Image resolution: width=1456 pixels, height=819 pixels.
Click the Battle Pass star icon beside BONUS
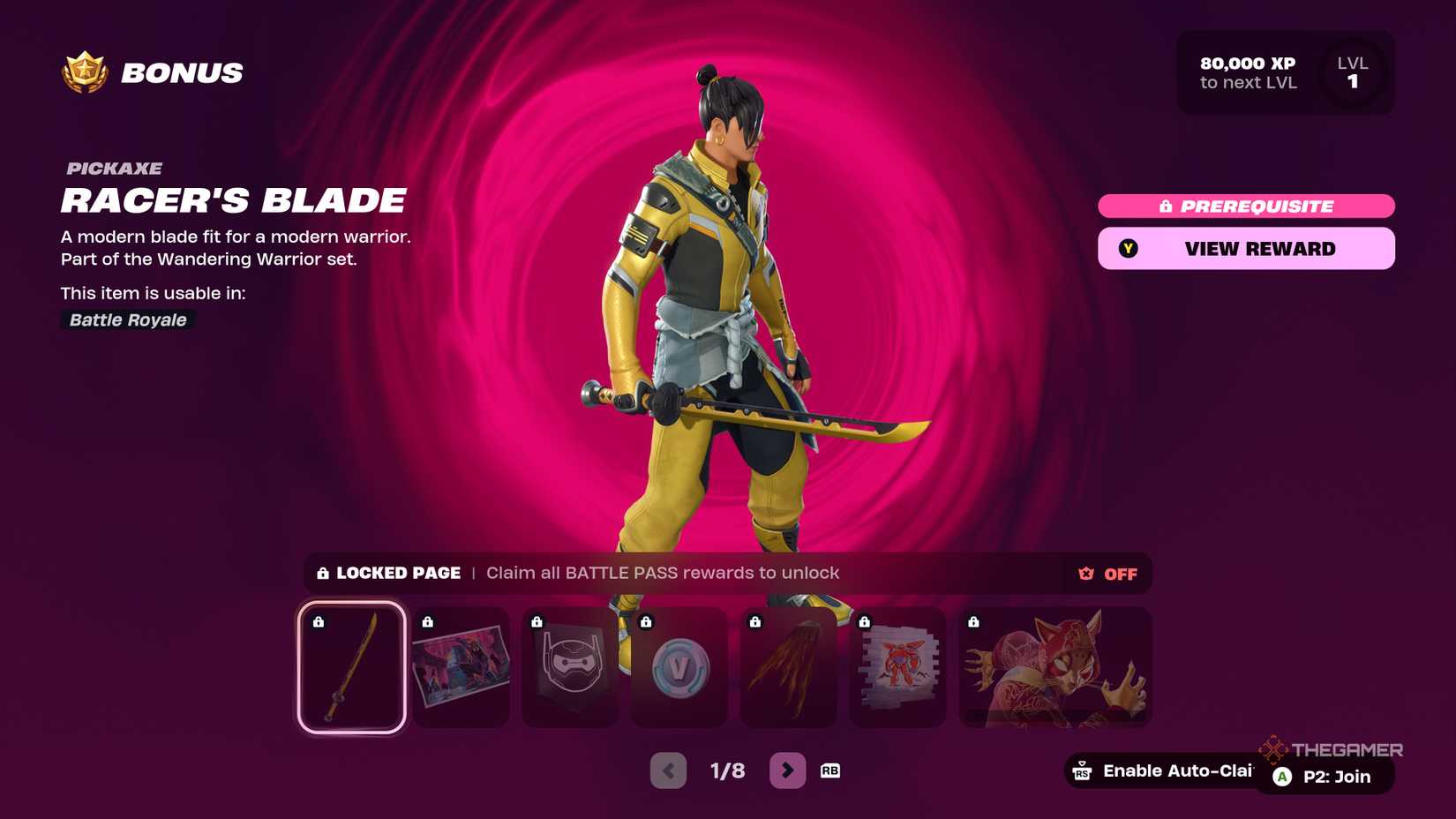tap(83, 71)
